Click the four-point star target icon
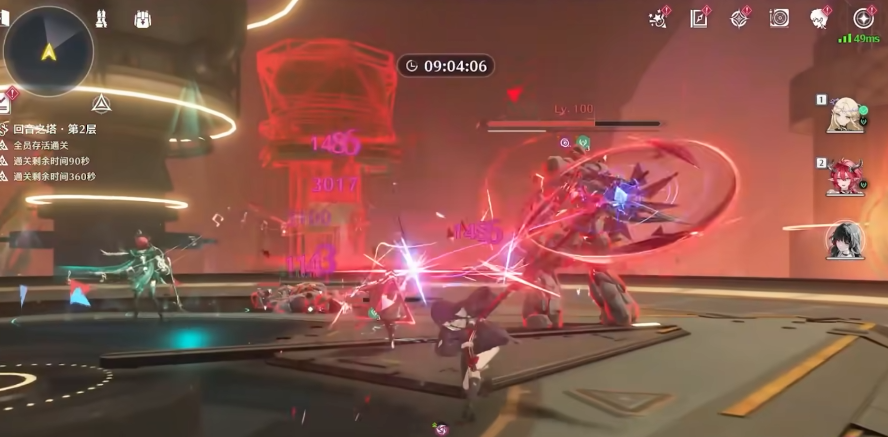 click(739, 18)
